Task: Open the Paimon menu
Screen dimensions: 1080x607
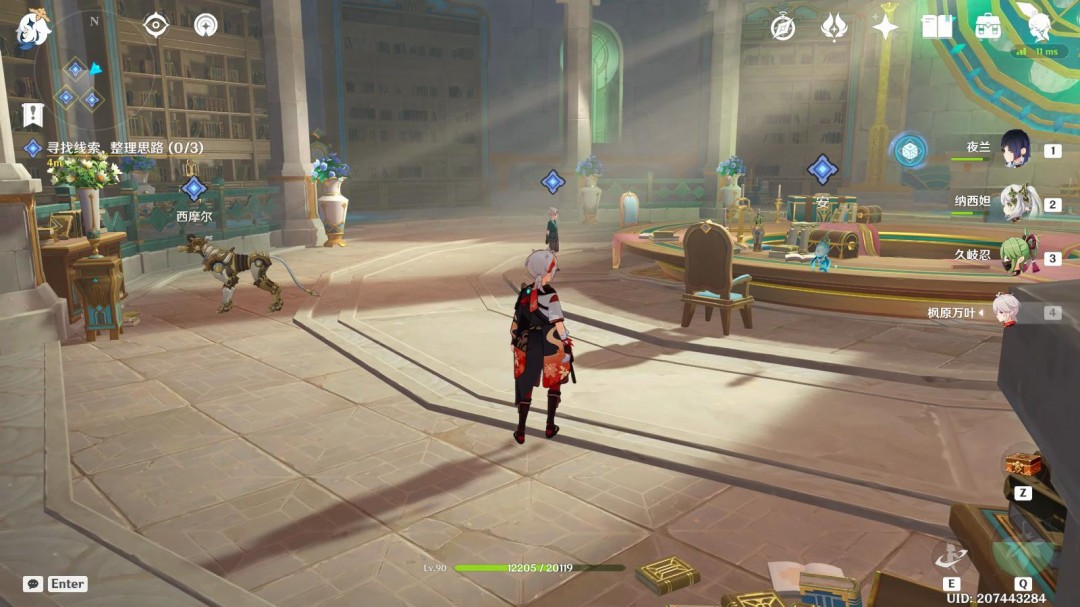Action: (33, 29)
